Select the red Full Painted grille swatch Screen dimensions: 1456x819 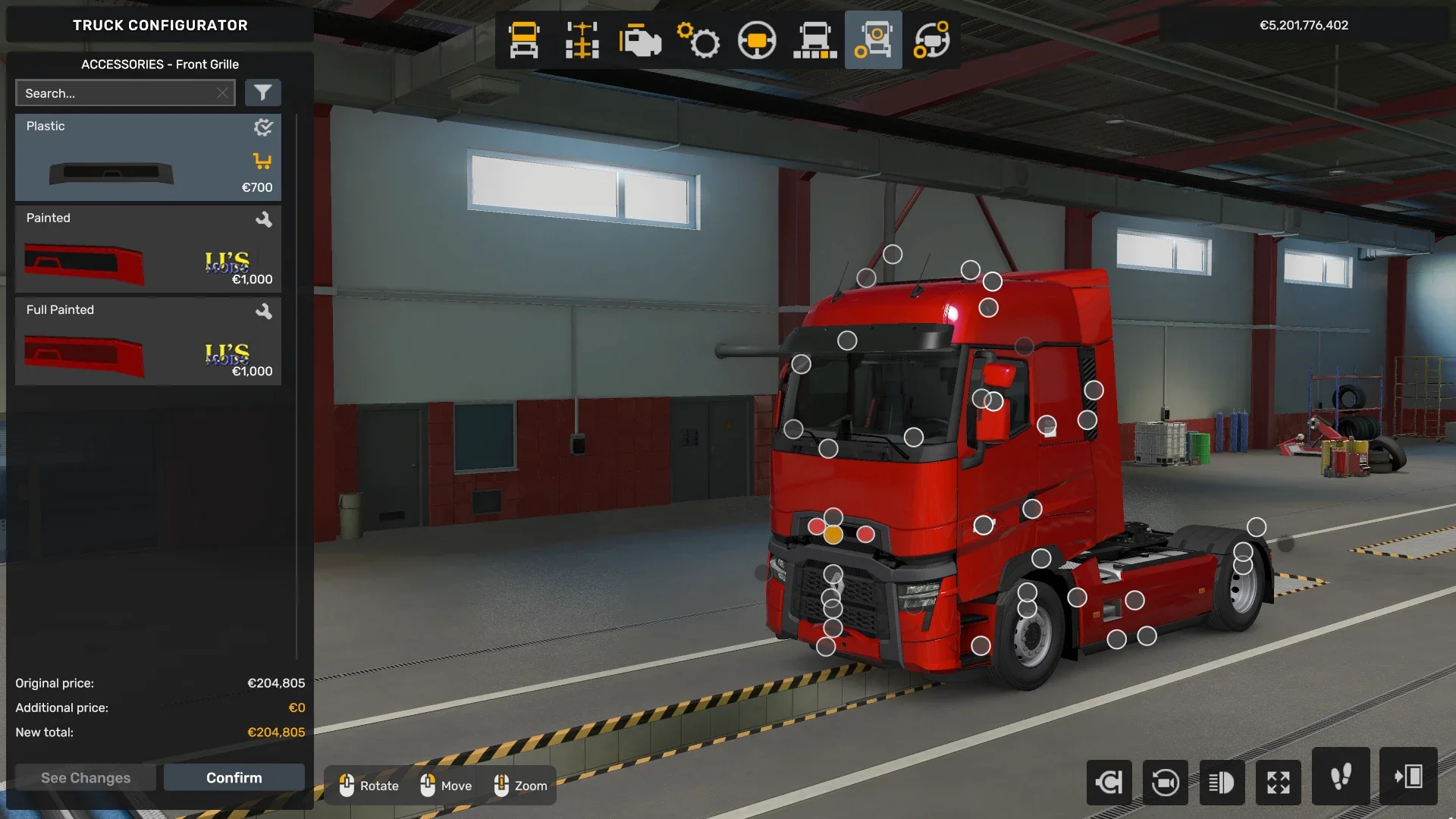[x=83, y=356]
